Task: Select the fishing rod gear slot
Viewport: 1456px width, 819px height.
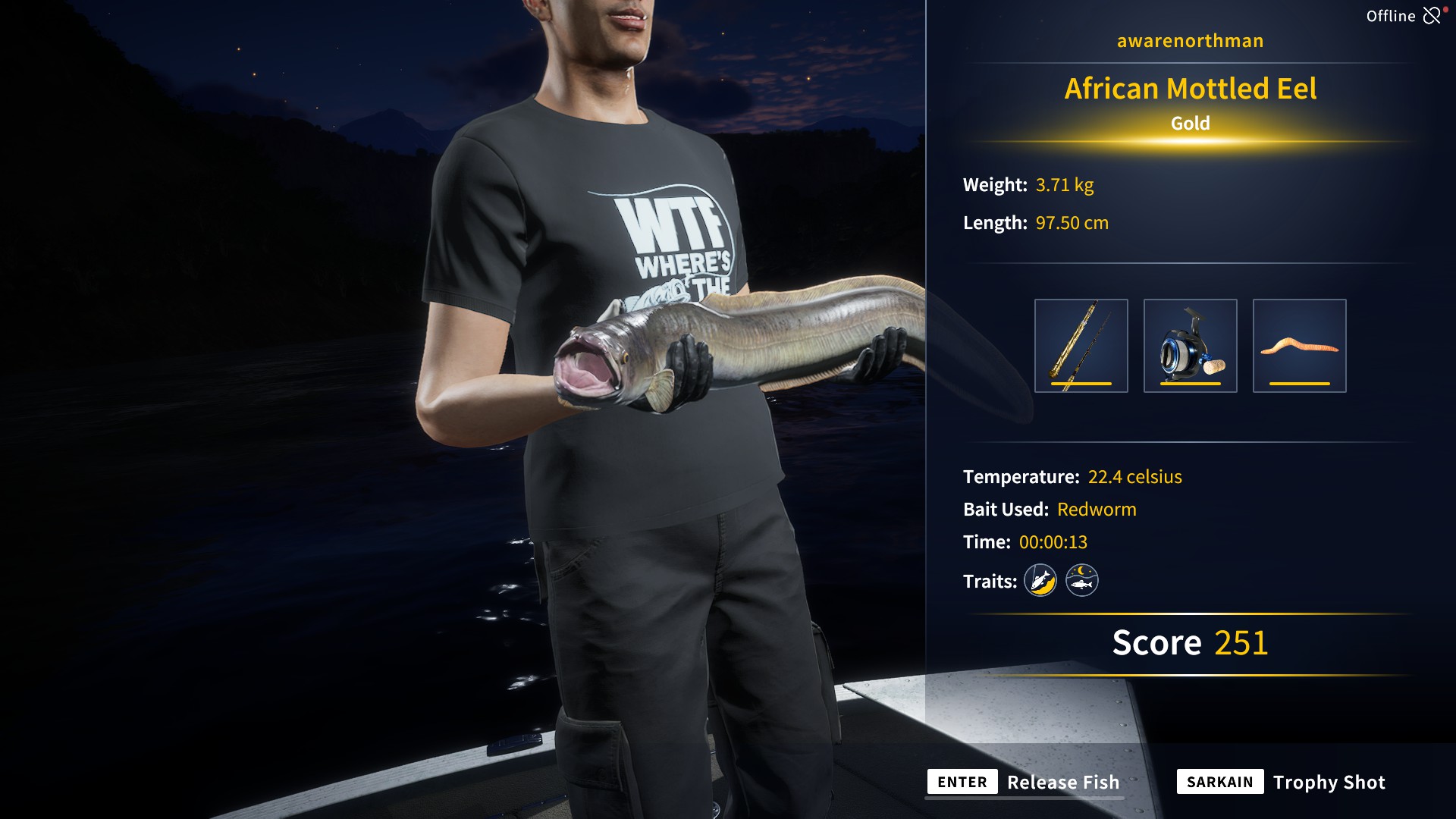Action: (x=1081, y=346)
